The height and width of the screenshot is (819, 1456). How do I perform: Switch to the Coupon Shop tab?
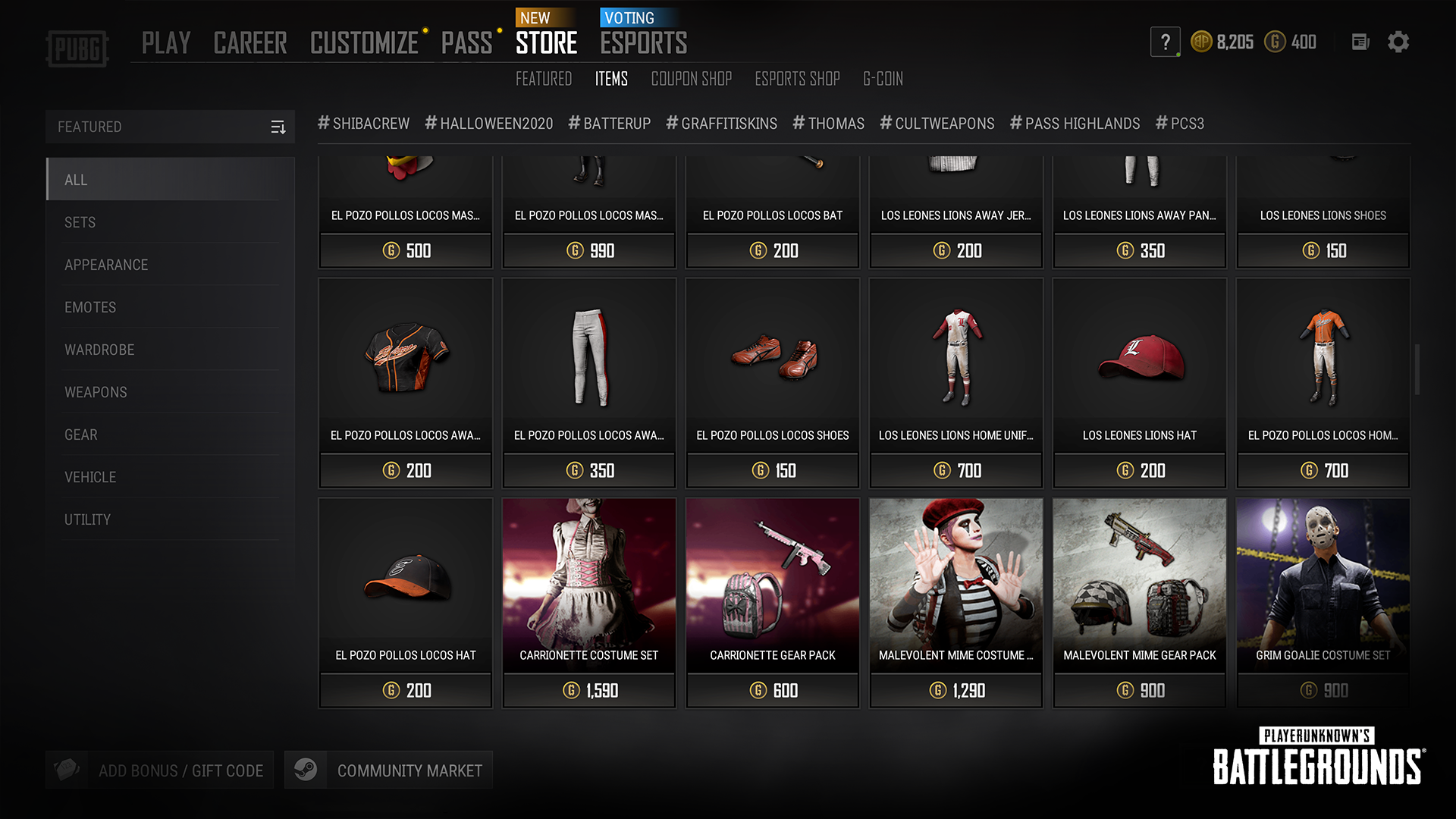[x=691, y=78]
